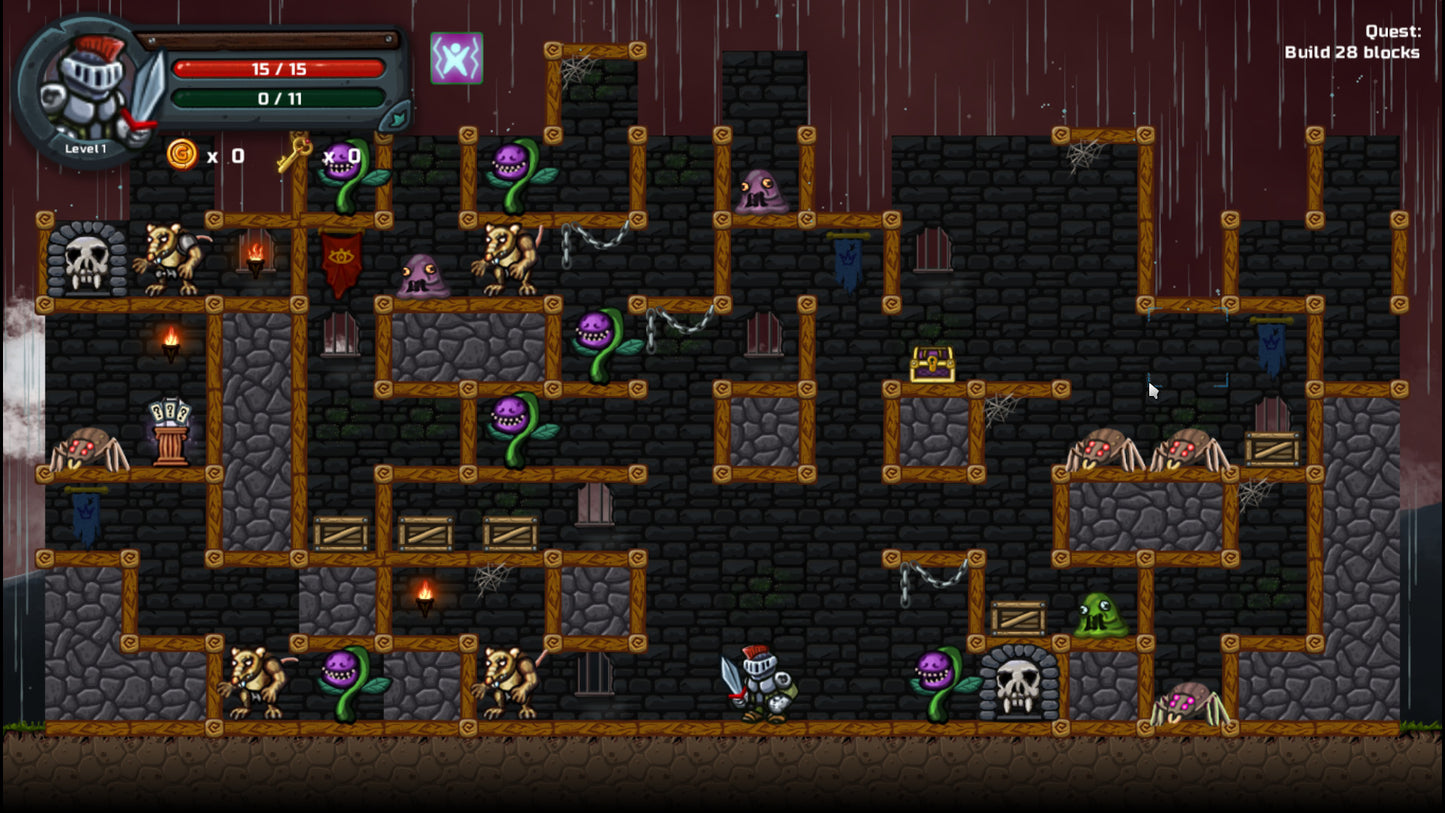Viewport: 1445px width, 813px height.
Task: Toggle the torch in the lower corridor
Action: point(424,596)
